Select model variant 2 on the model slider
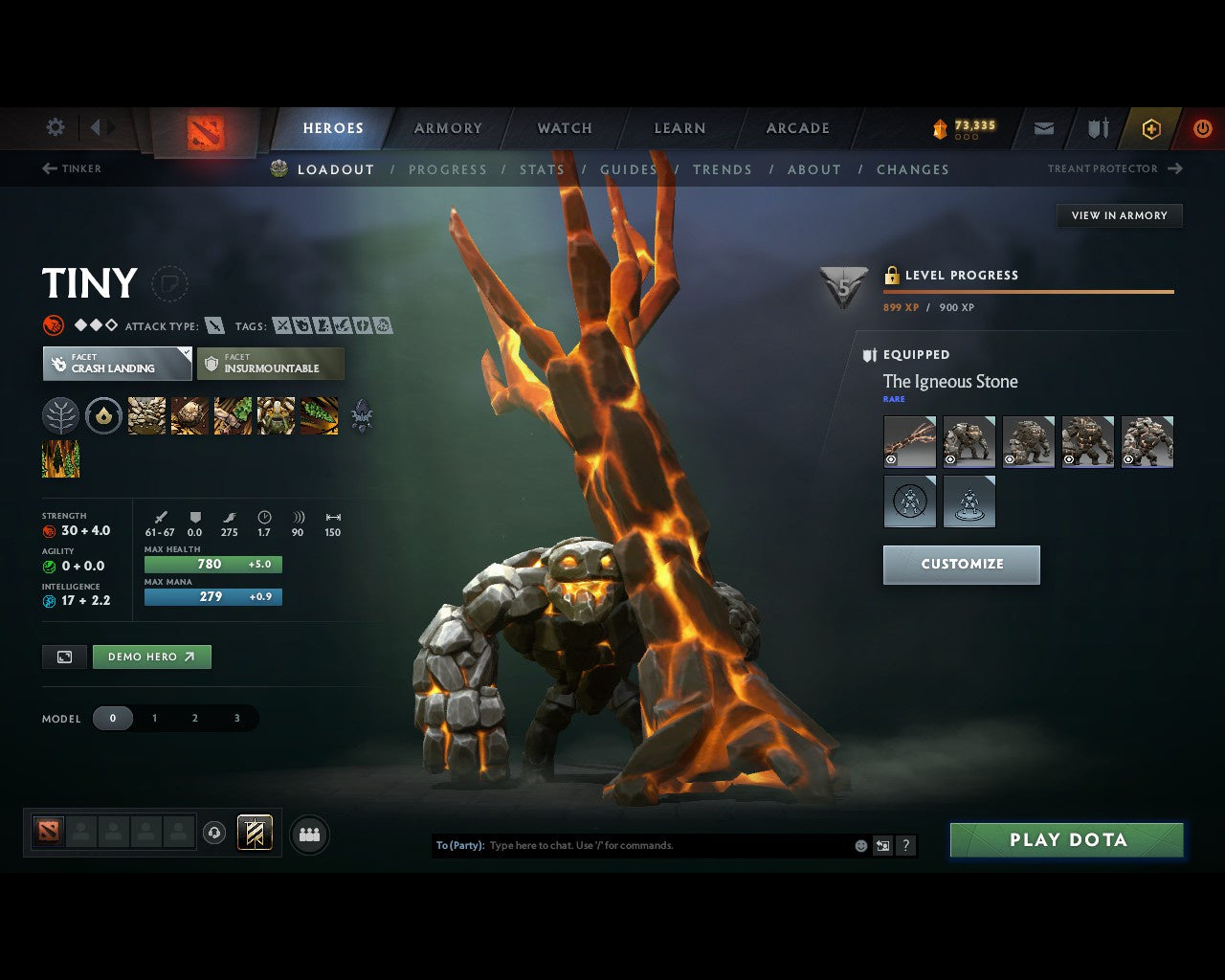1225x980 pixels. tap(195, 718)
